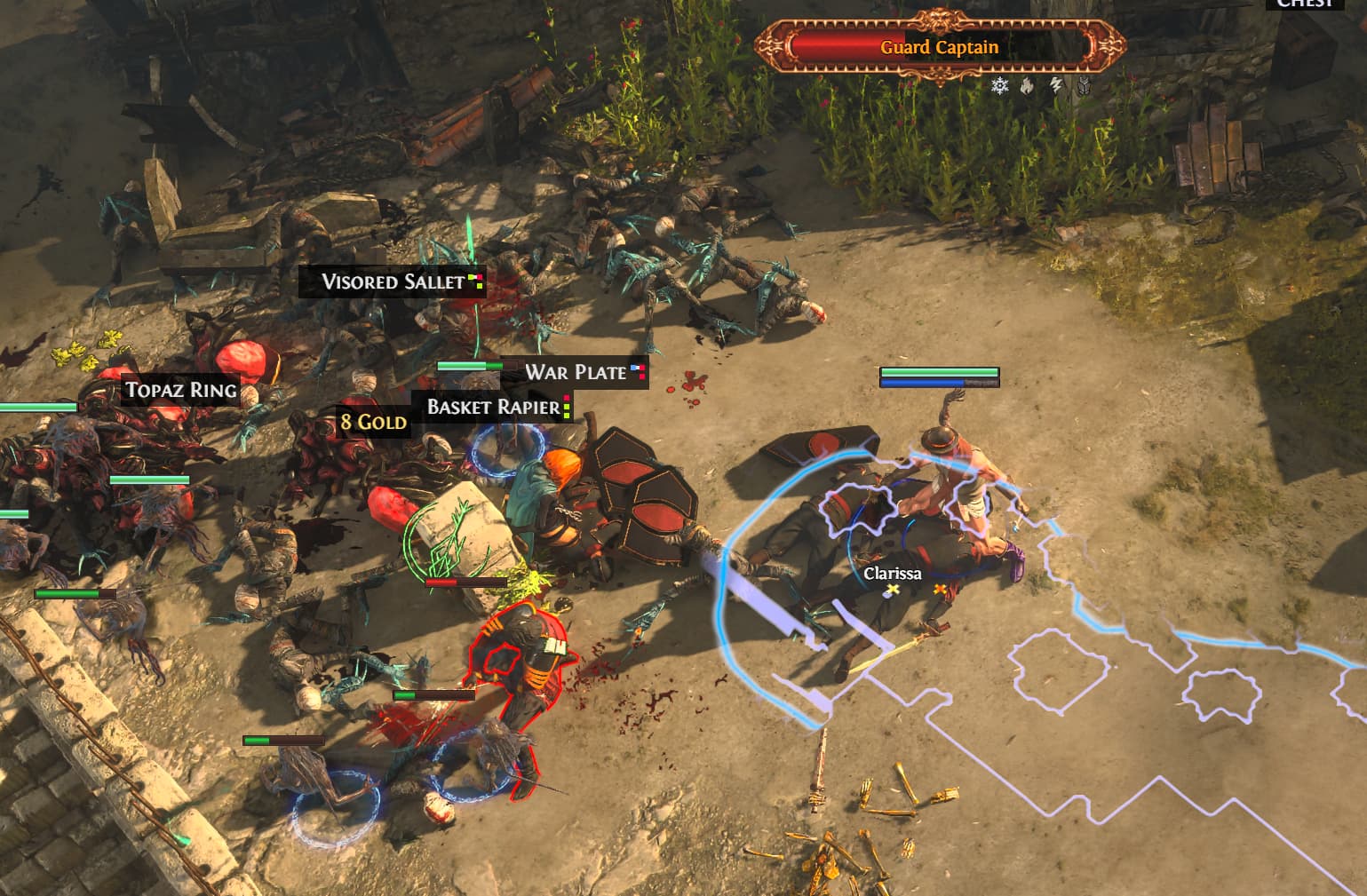Pick up the Basket Rapier
This screenshot has height=896, width=1367.
(490, 408)
